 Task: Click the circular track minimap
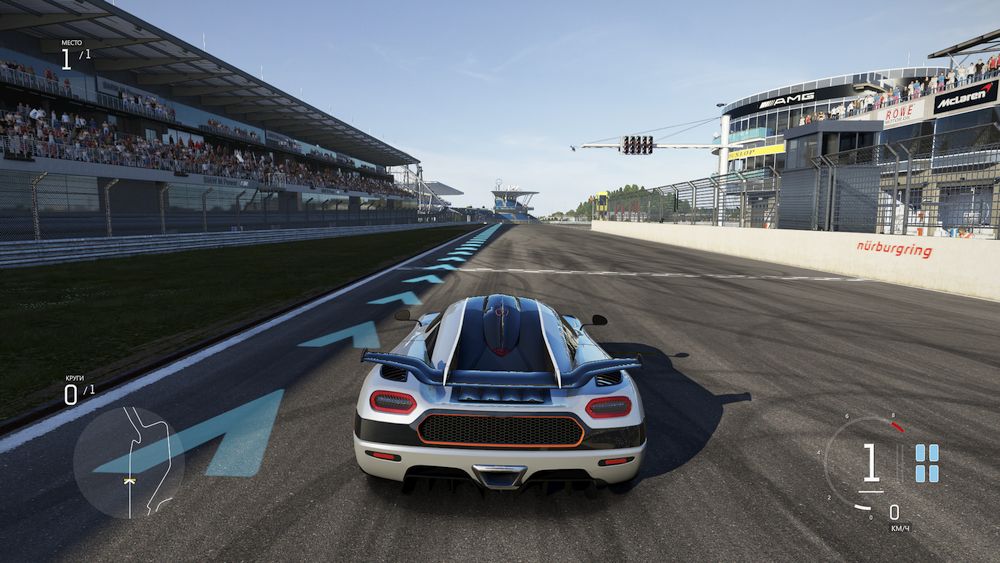click(x=129, y=461)
